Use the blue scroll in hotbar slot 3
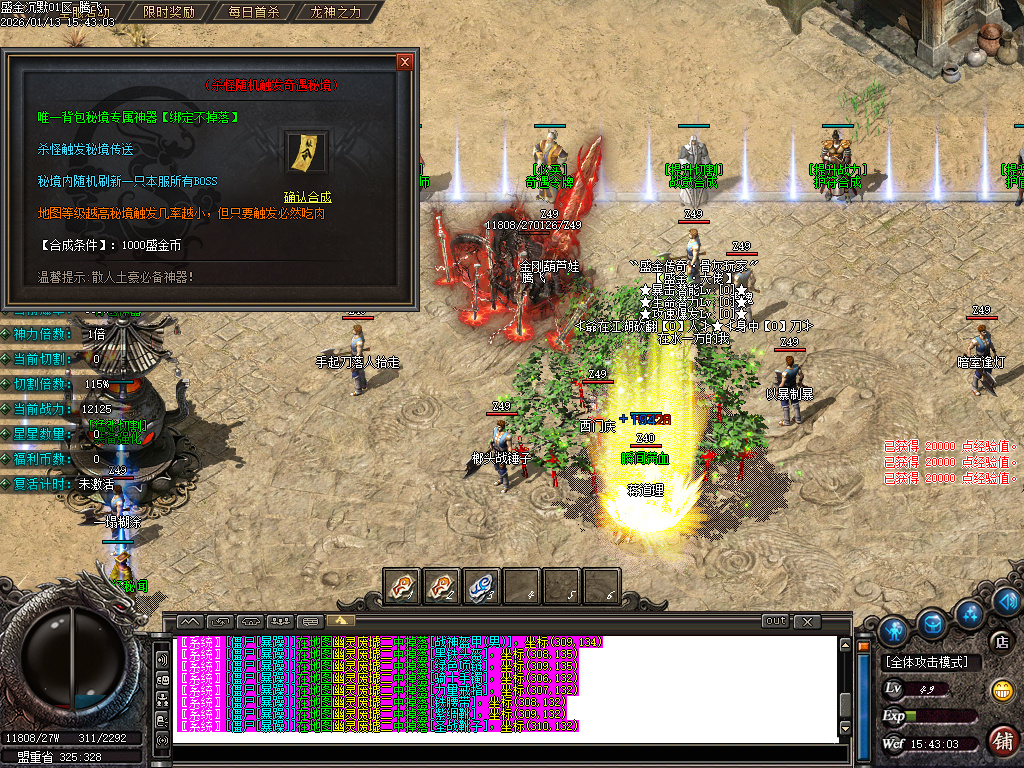This screenshot has width=1024, height=768. (x=482, y=587)
